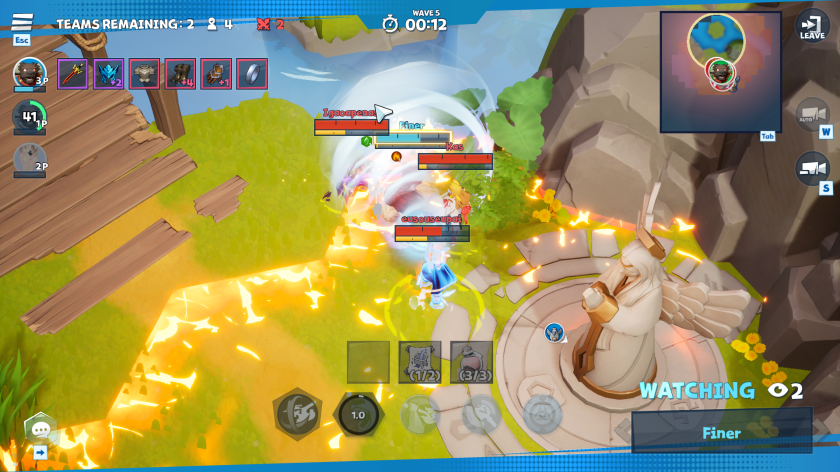Screen dimensions: 840x472
Task: Select the greyed-out teammate portrait
Action: pyautogui.click(x=29, y=159)
